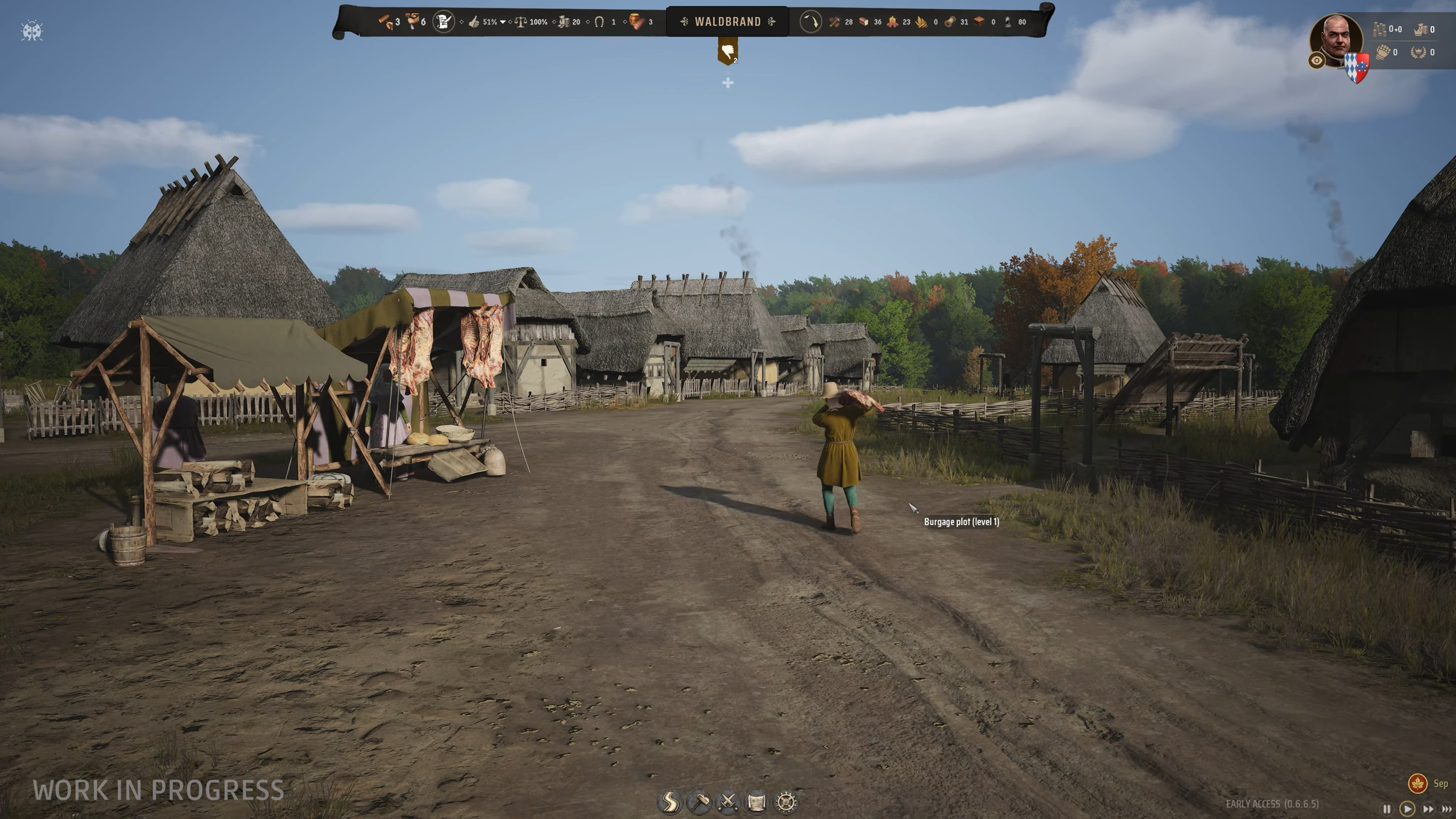Set game speed to normal play
Screen dimensions: 1456x819
pos(1407,809)
